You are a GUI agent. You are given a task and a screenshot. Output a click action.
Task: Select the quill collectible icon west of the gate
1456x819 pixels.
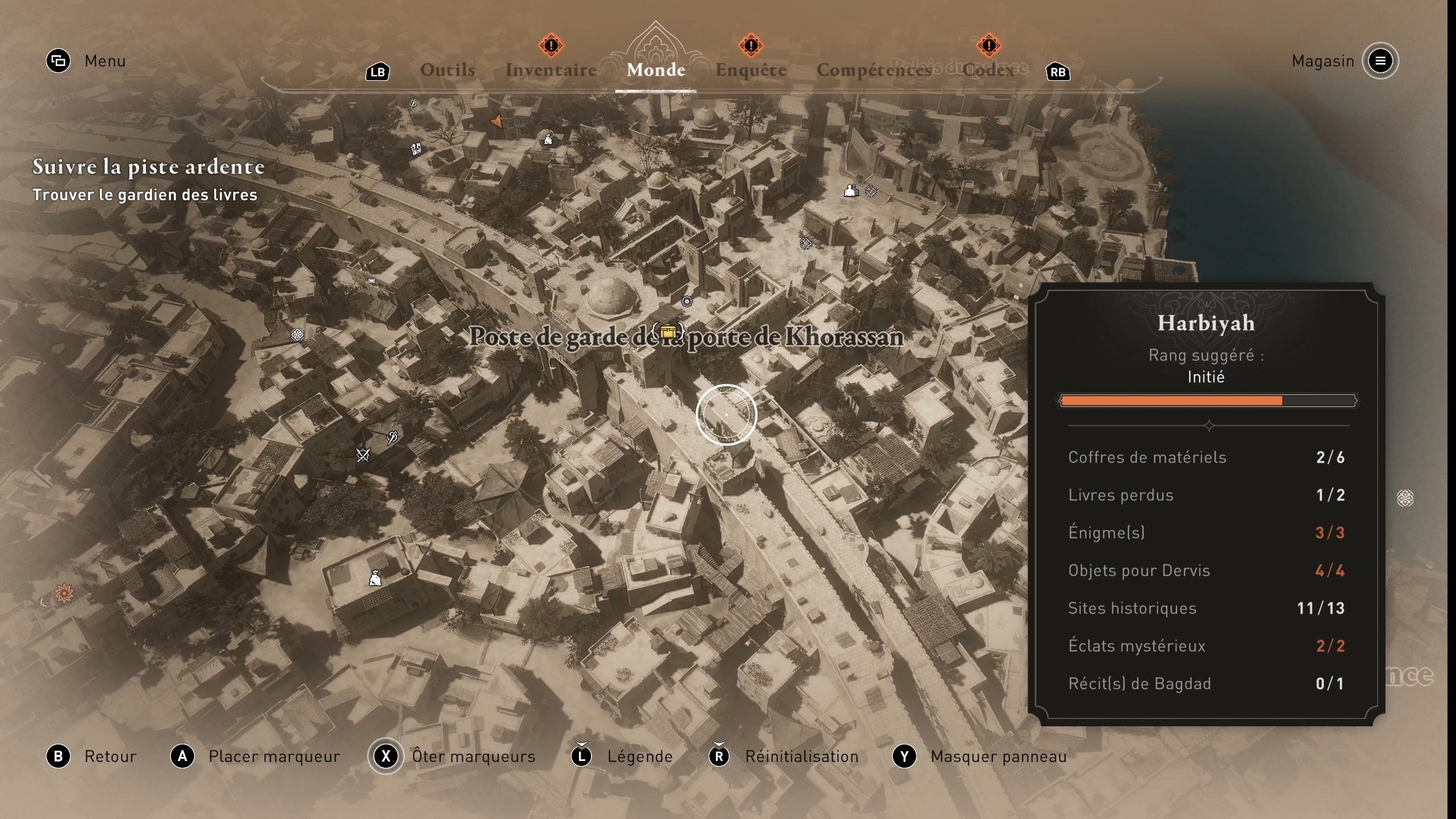pyautogui.click(x=391, y=437)
